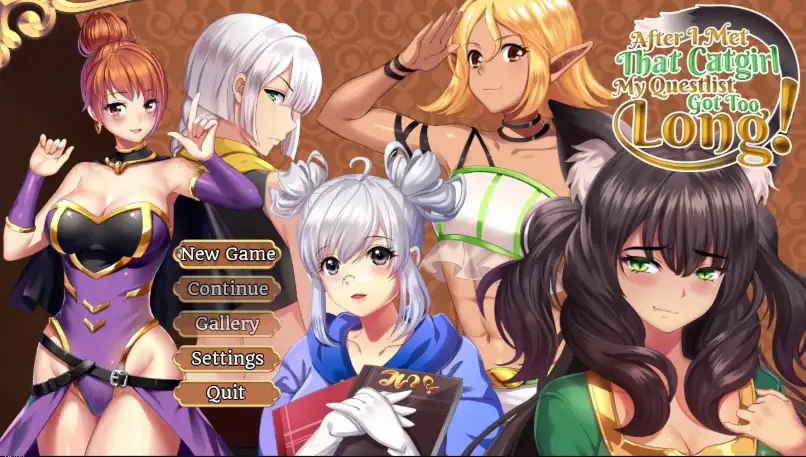The height and width of the screenshot is (457, 806).
Task: Select the Continue option
Action: pos(227,289)
